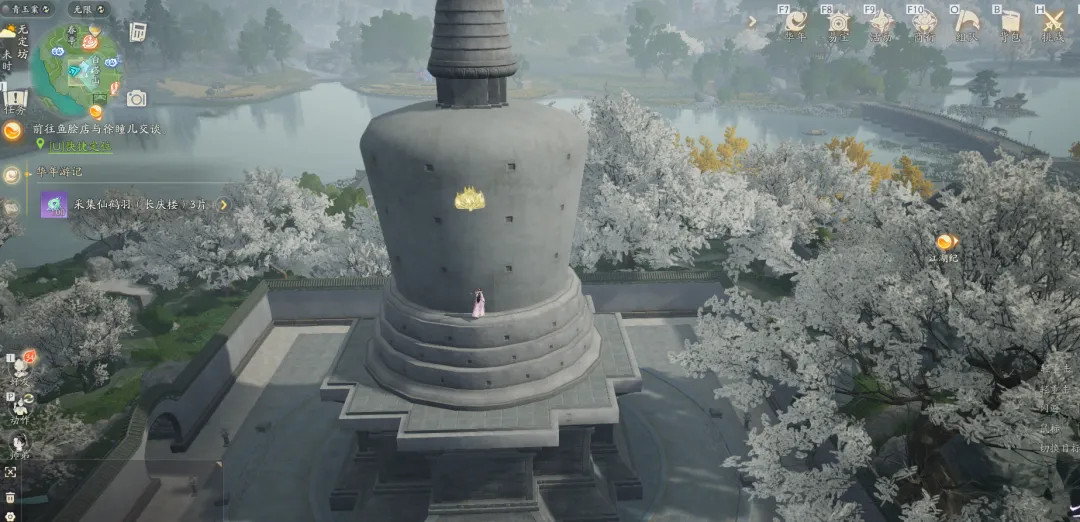This screenshot has height=522, width=1080.
Task: Click the 快捷定位 quick locate link
Action: (x=81, y=146)
